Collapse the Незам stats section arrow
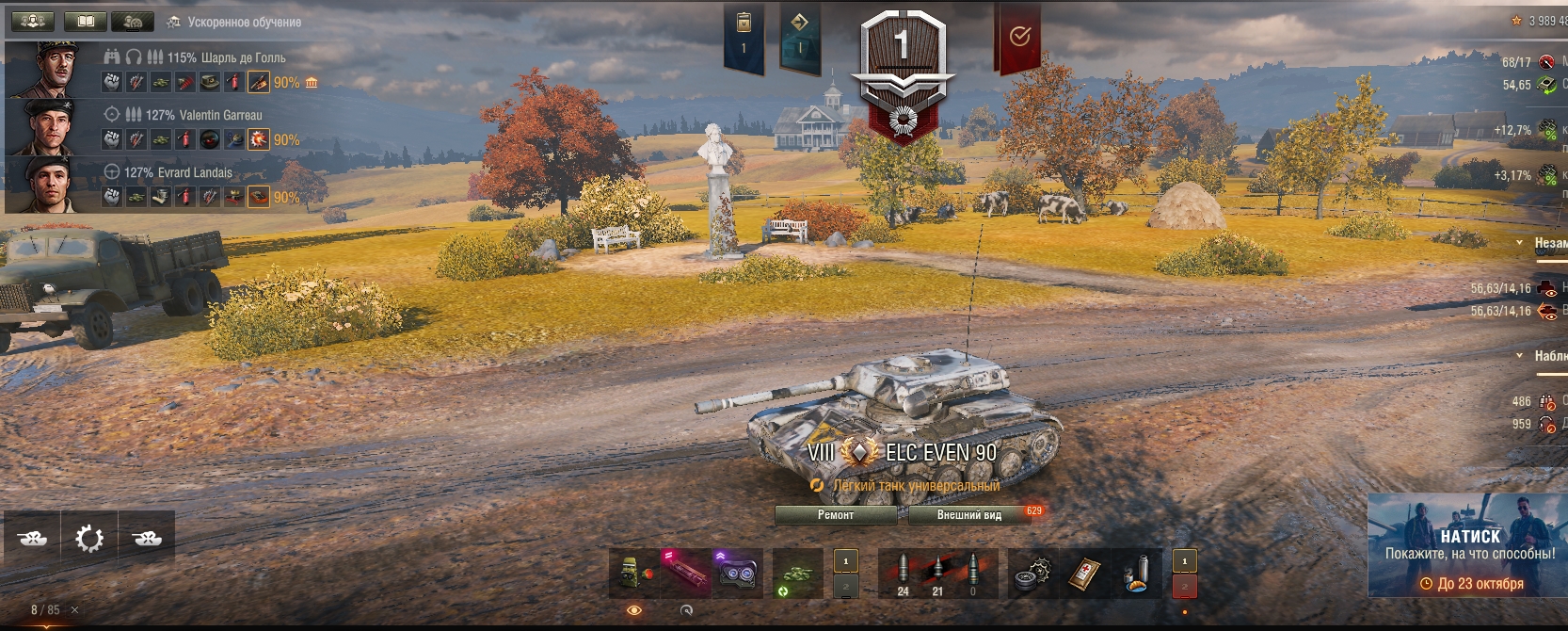This screenshot has width=1568, height=631. pyautogui.click(x=1519, y=243)
